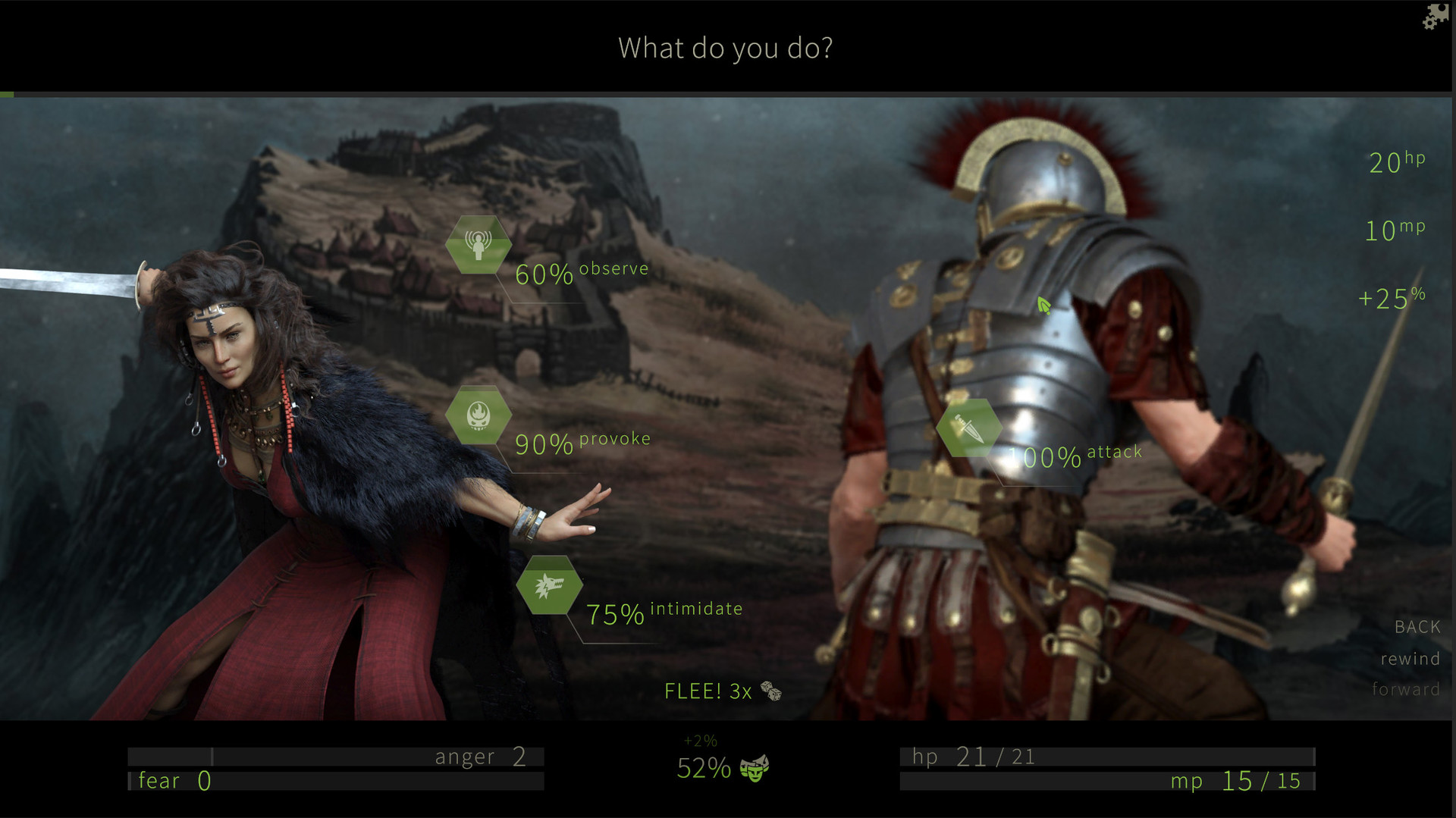This screenshot has height=818, width=1456.
Task: Click the puzzle piece icon top right
Action: tap(1442, 10)
